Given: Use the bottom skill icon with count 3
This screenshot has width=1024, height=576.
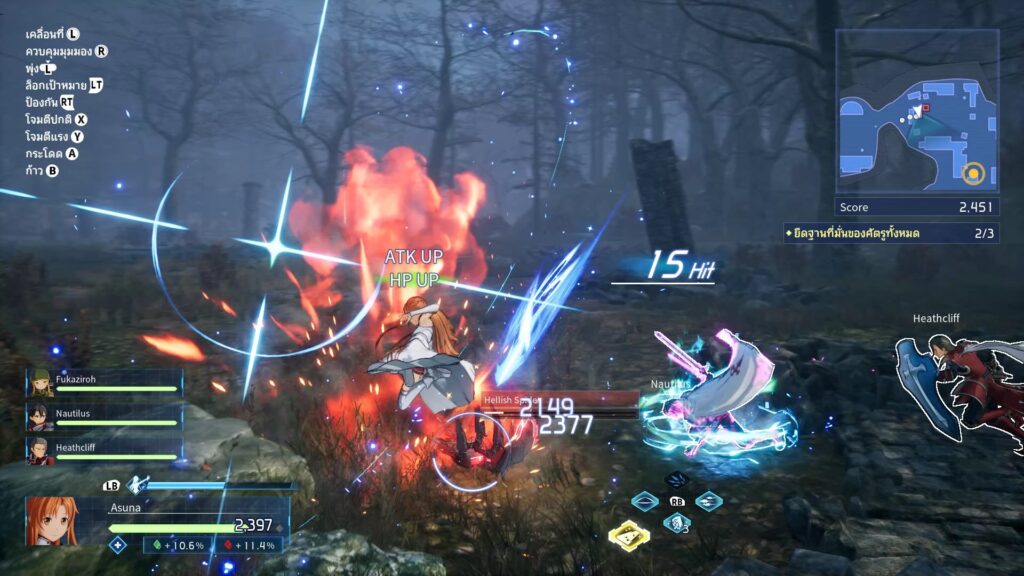Looking at the screenshot, I should click(x=677, y=523).
